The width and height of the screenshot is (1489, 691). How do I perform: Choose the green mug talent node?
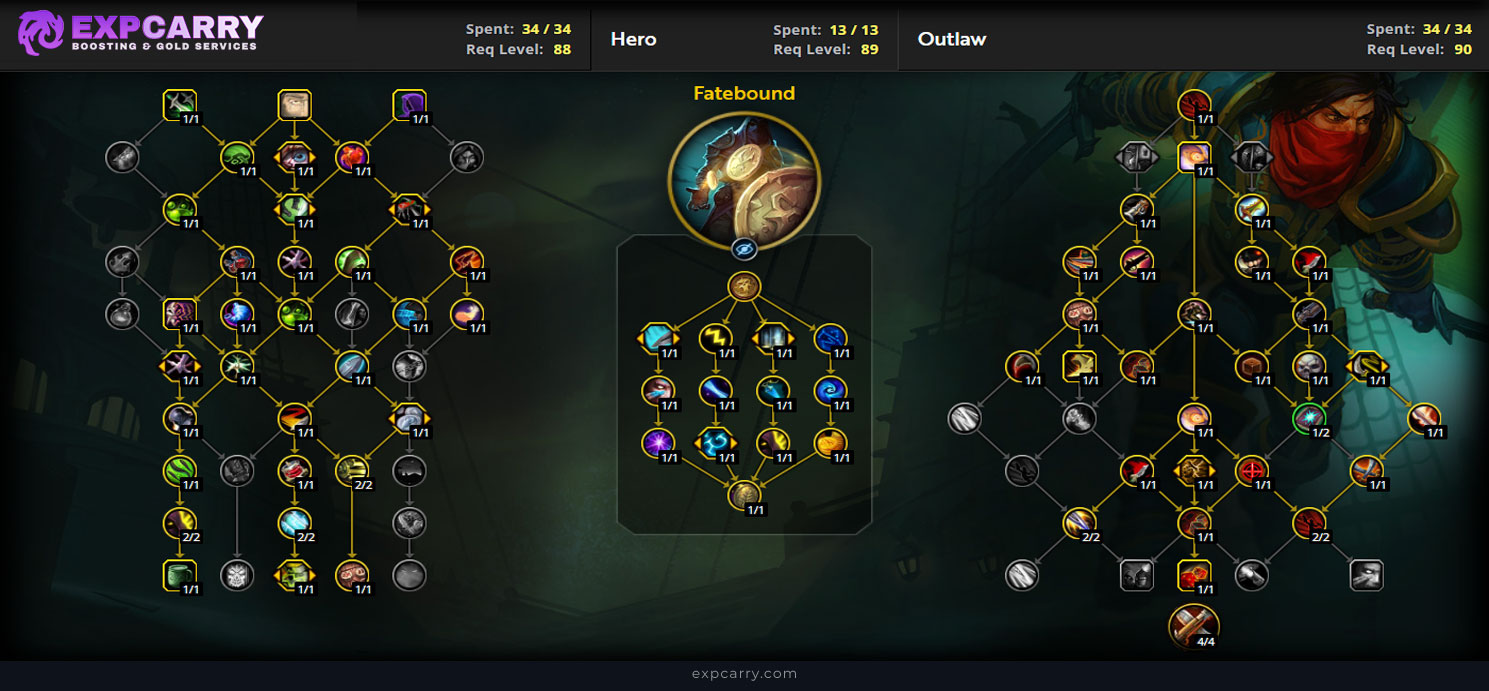(179, 575)
